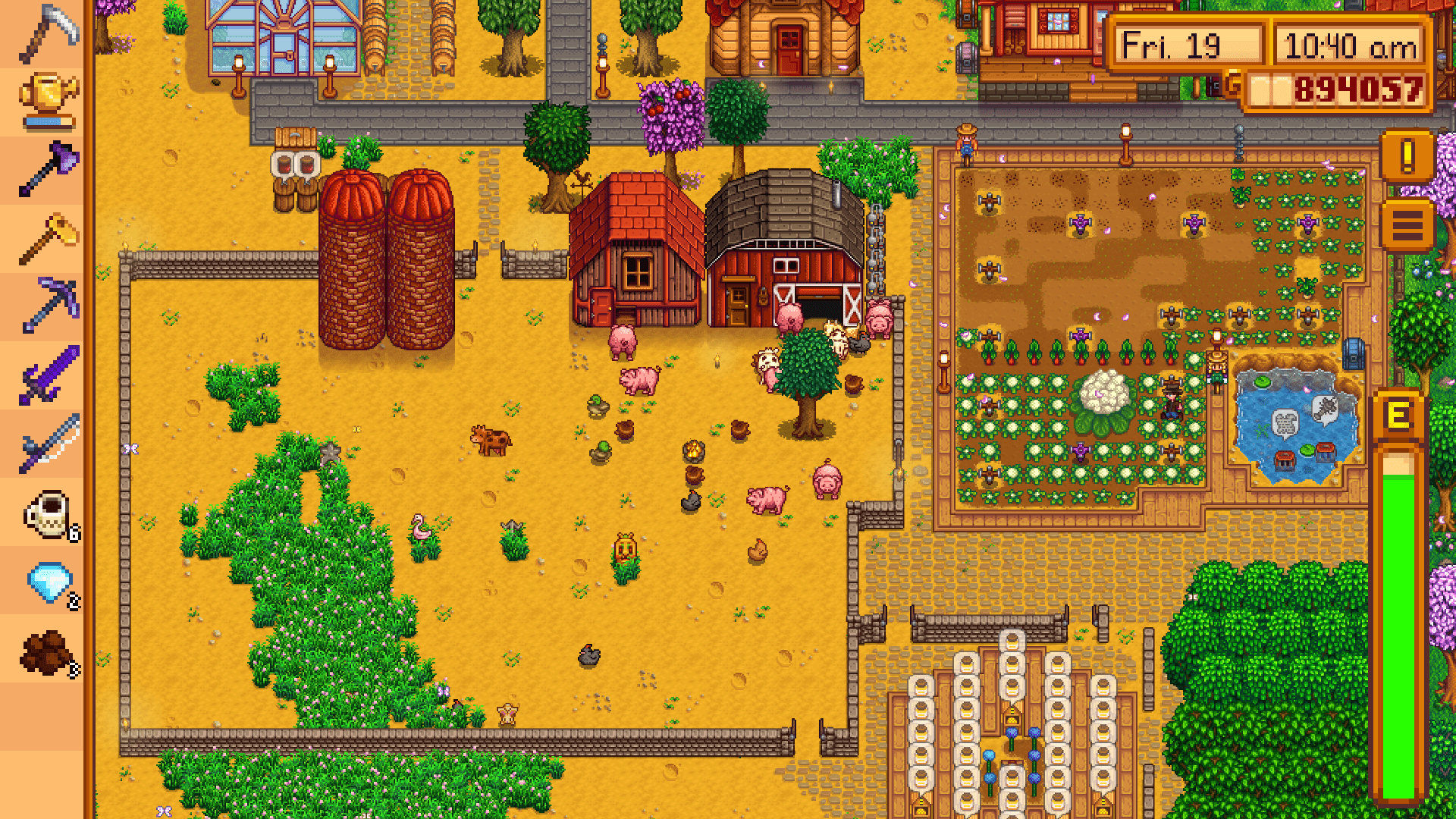Screen dimensions: 1456x819
Task: Choose the purple iridium axe
Action: [x=47, y=169]
